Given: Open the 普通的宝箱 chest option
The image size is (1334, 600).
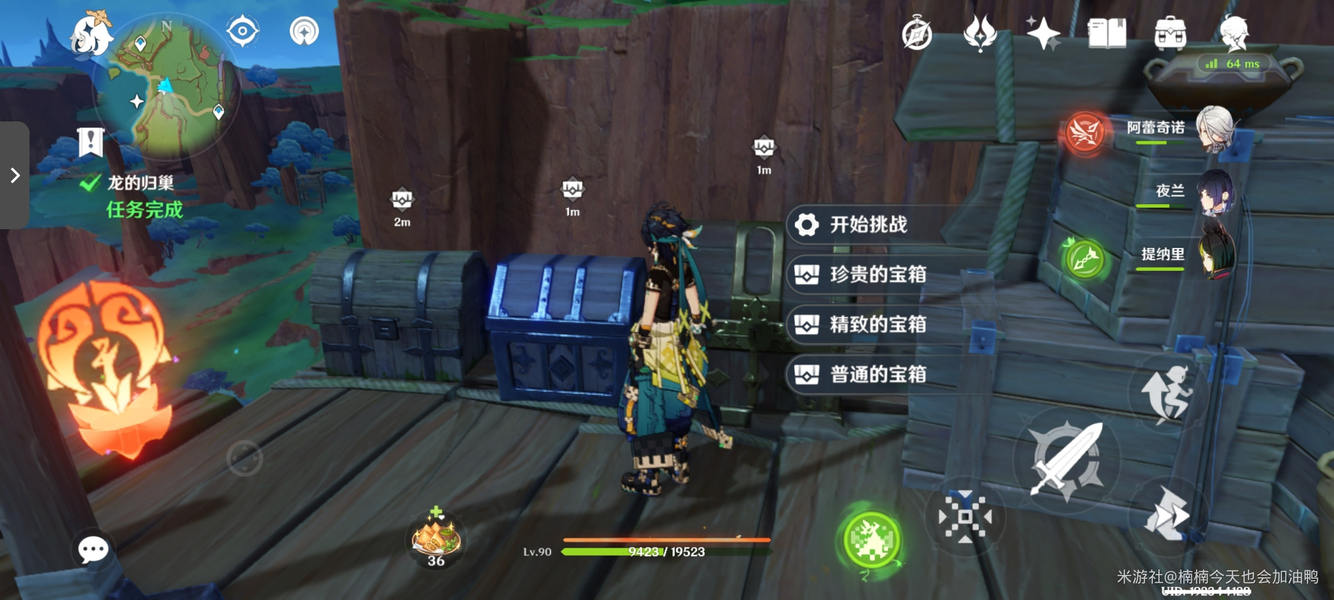Looking at the screenshot, I should [877, 374].
